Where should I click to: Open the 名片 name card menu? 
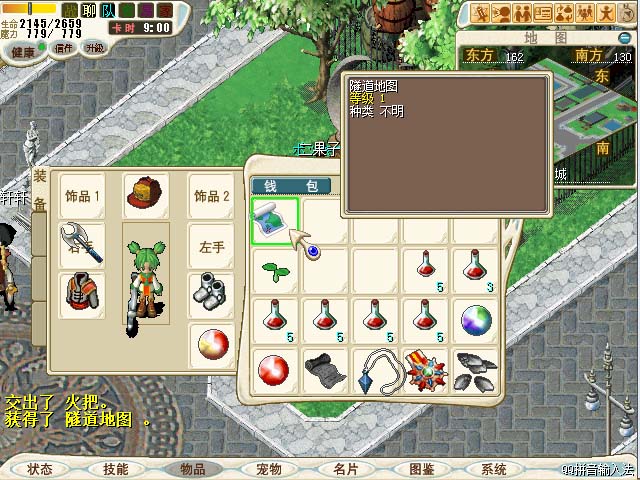point(345,468)
